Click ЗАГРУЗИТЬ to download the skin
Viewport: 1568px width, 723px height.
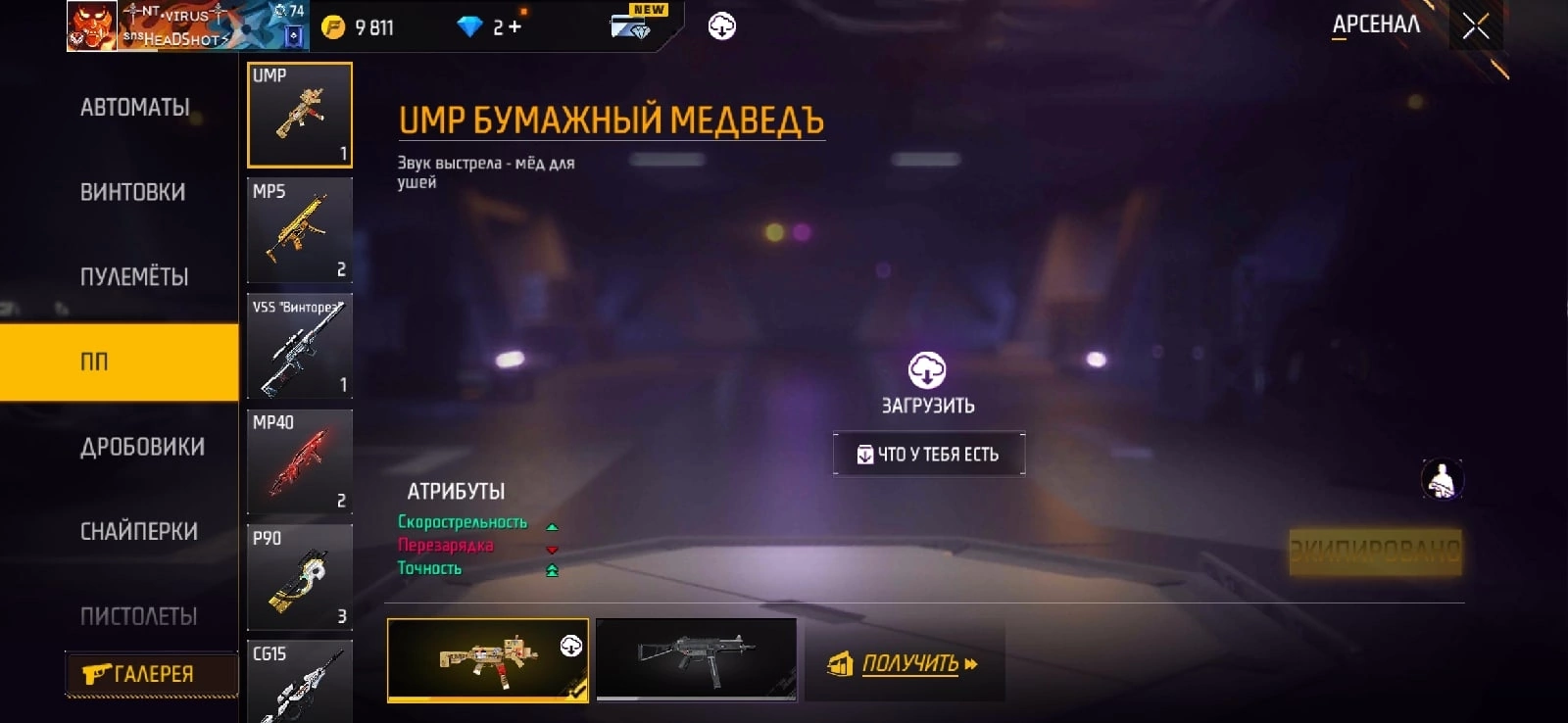(x=927, y=383)
